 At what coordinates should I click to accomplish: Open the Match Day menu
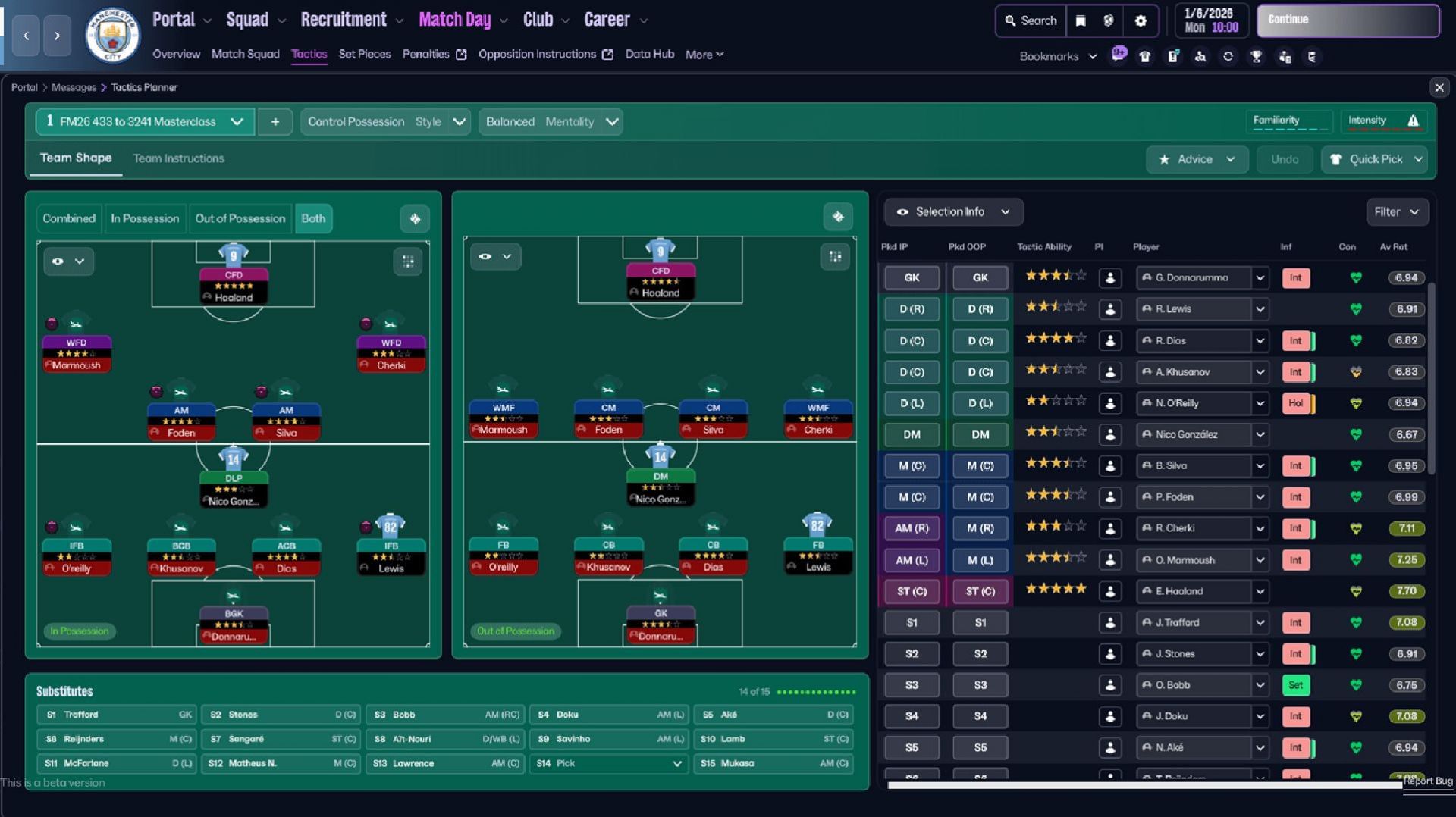tap(454, 19)
